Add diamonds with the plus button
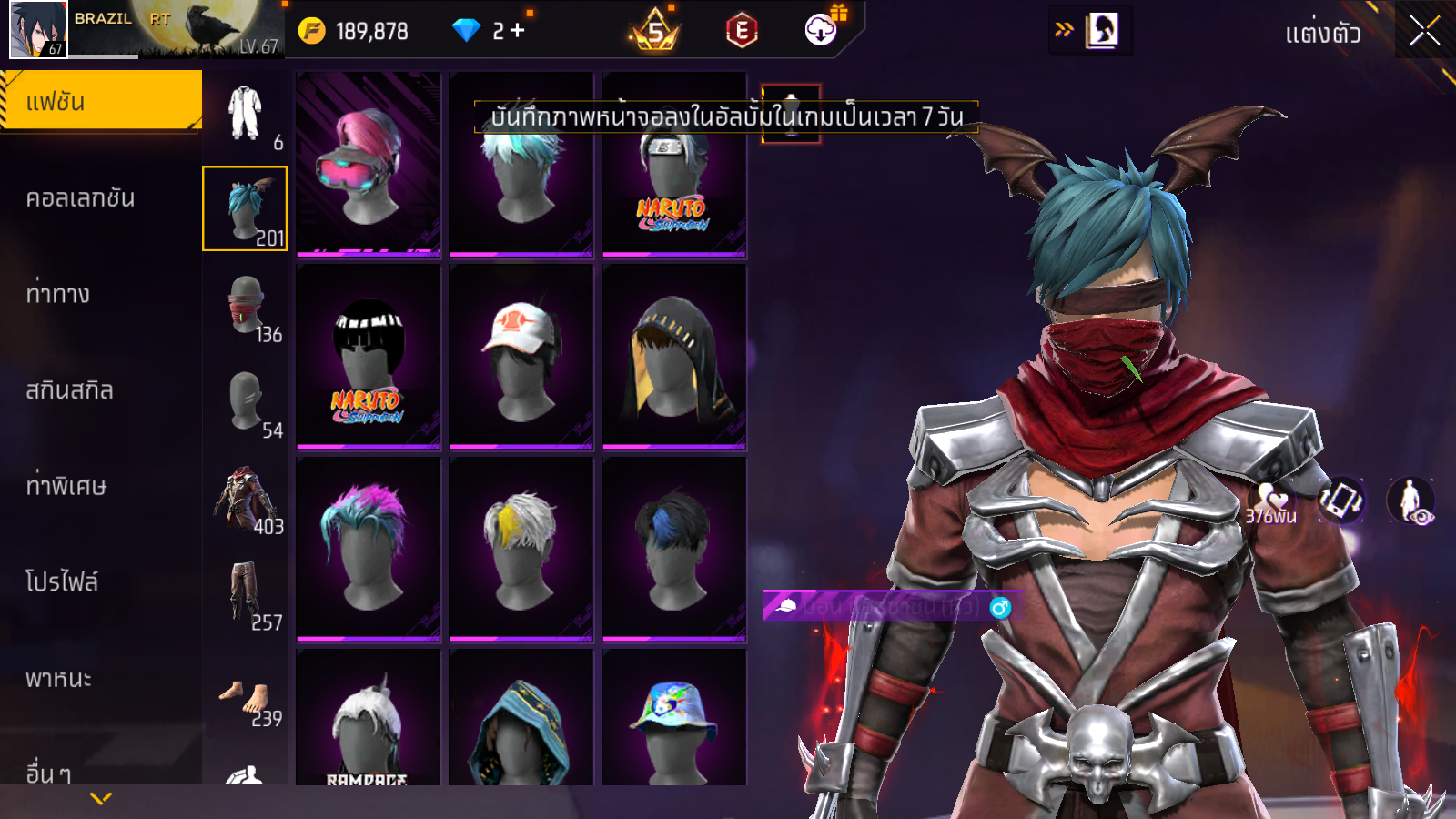 (518, 31)
